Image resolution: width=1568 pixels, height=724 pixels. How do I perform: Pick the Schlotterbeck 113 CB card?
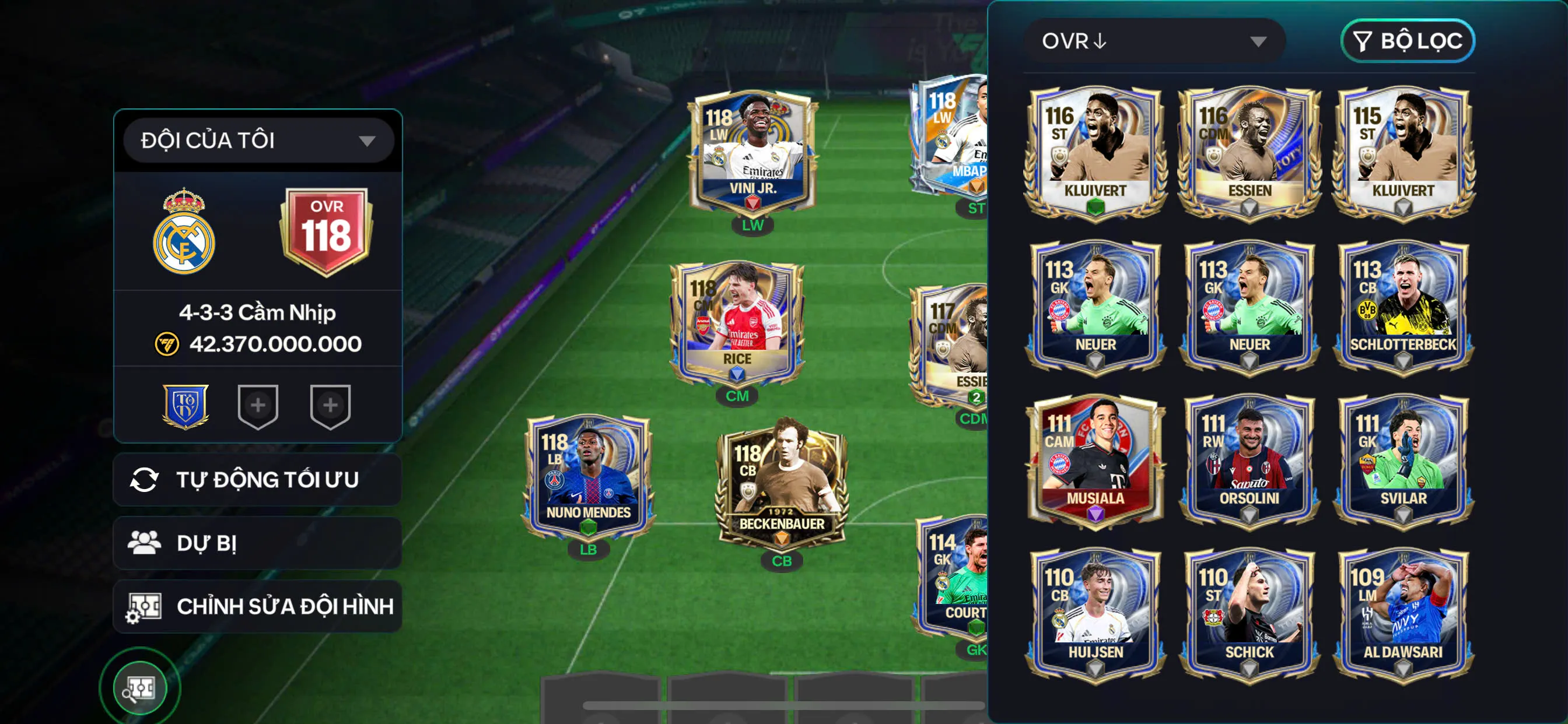point(1403,306)
